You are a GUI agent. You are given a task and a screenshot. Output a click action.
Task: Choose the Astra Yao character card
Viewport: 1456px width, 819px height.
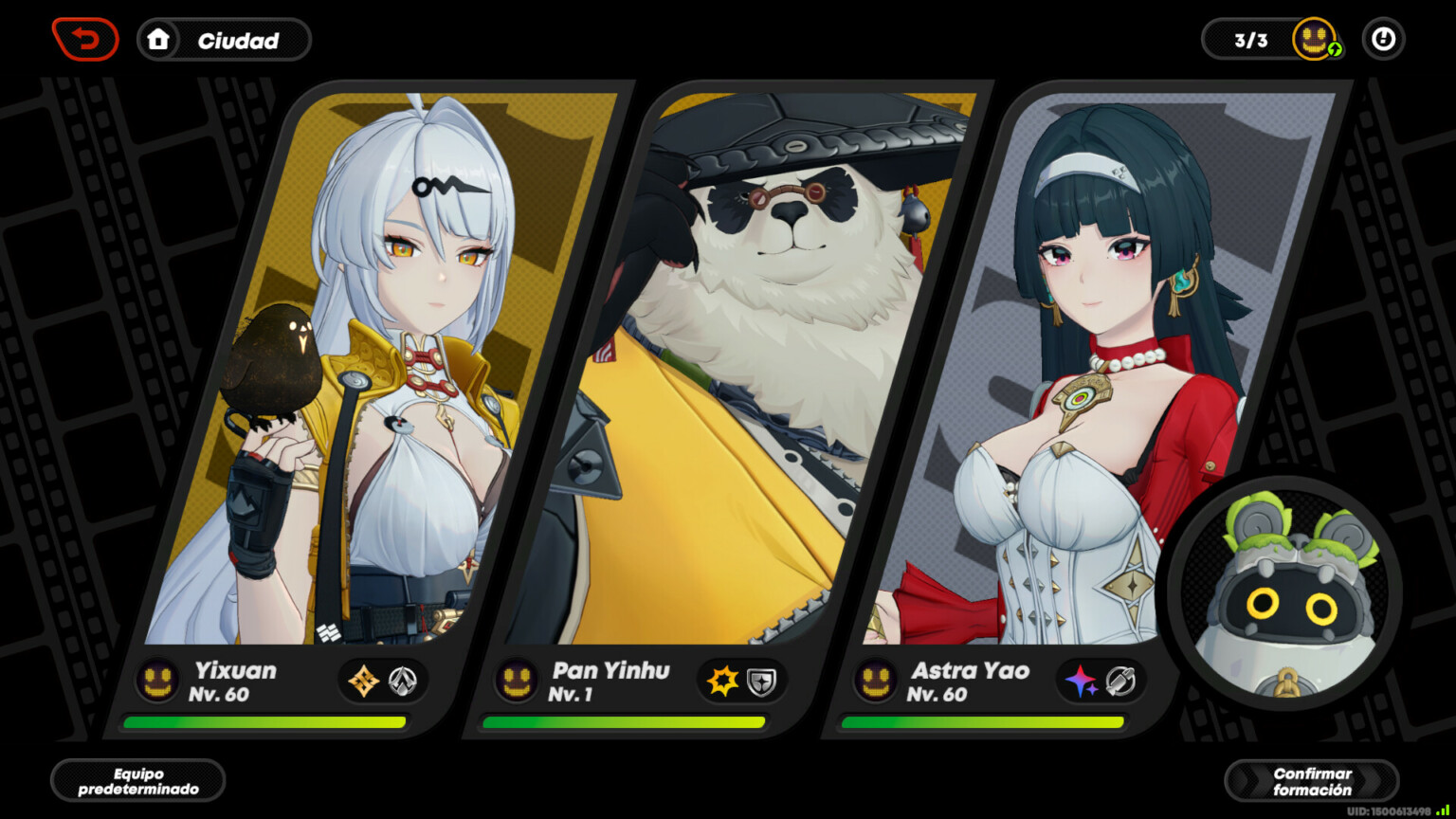point(1090,379)
